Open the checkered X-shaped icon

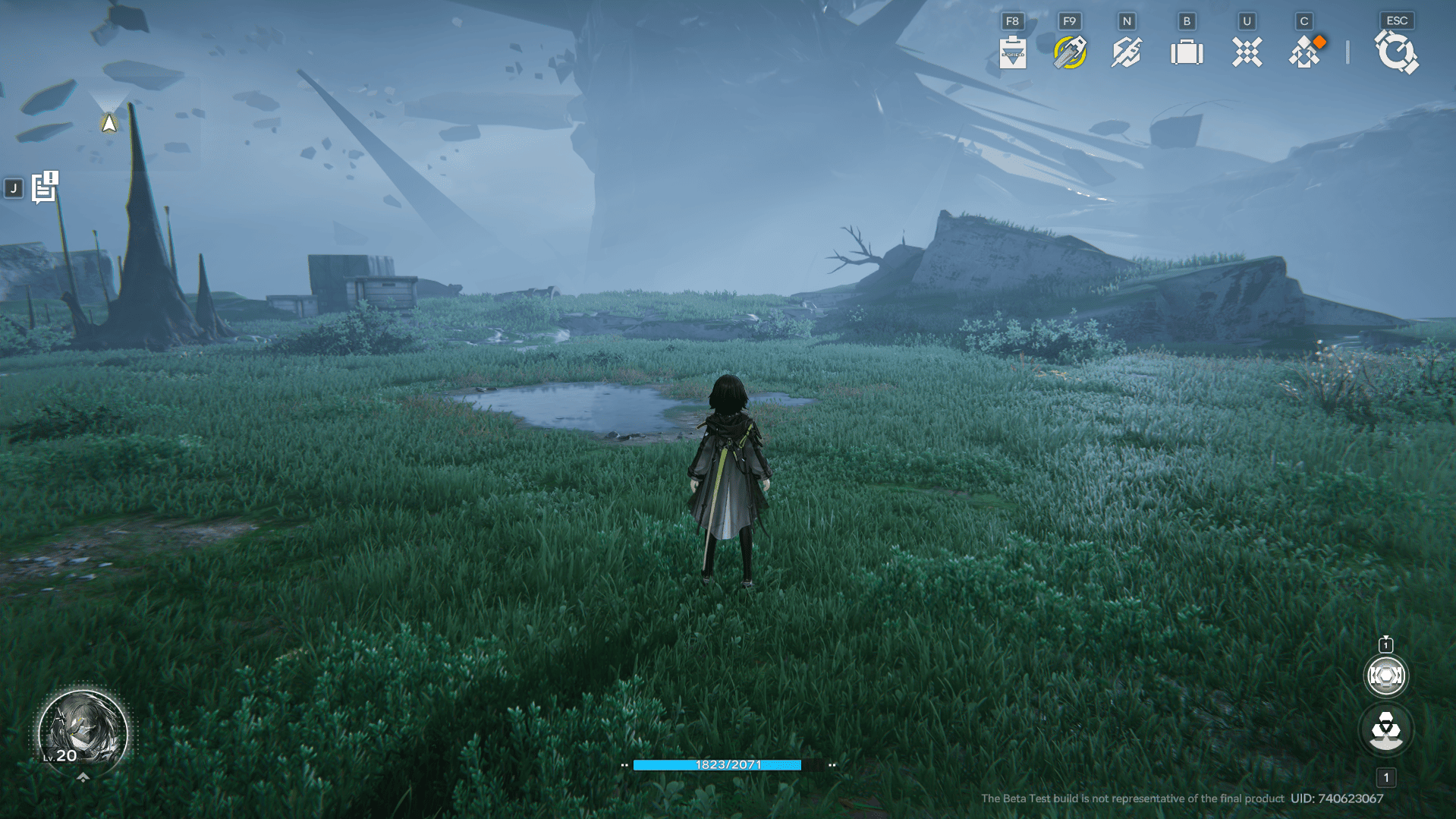(1247, 52)
